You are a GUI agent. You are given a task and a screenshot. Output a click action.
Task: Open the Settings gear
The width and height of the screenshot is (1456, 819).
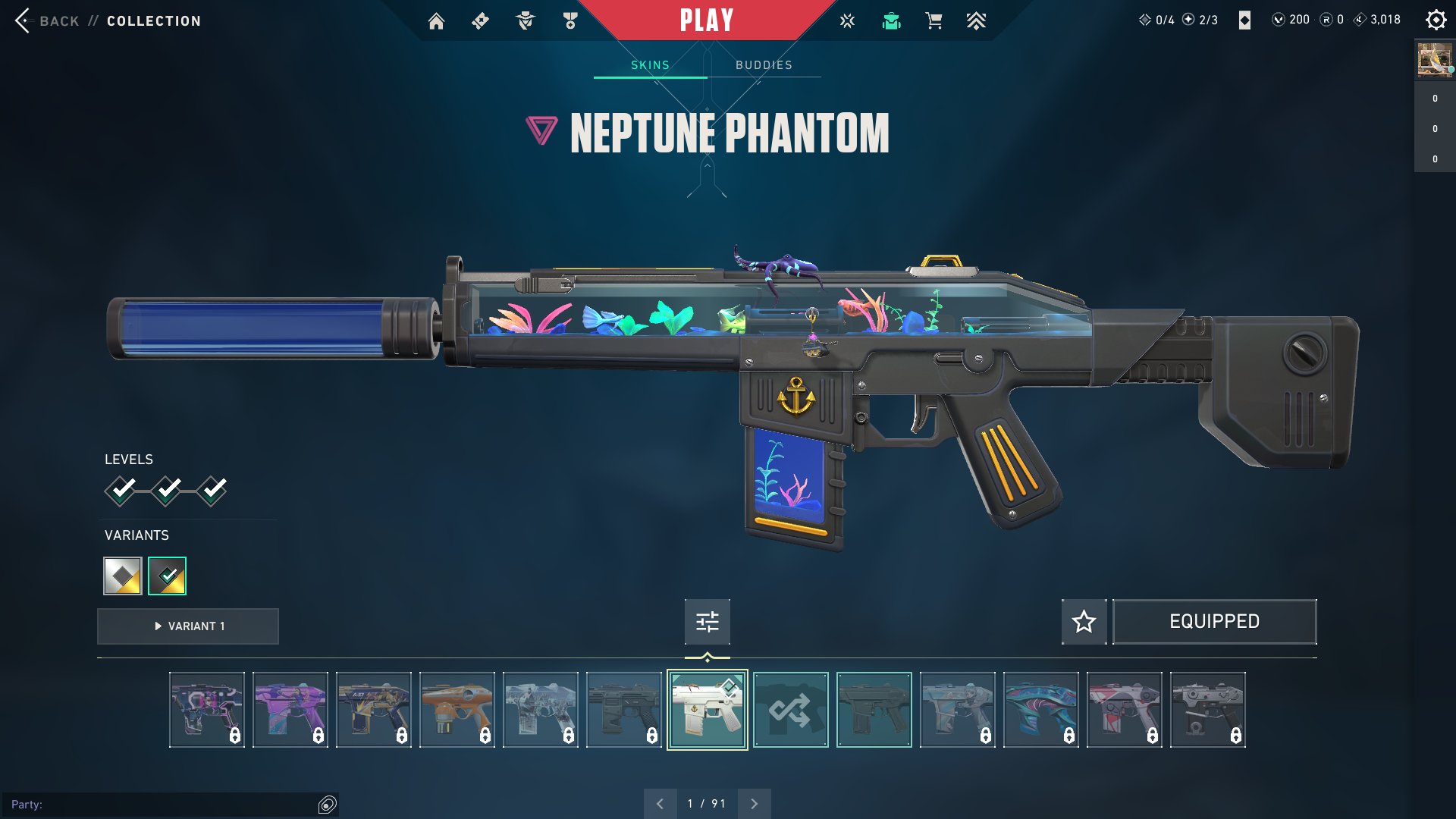(x=1436, y=20)
